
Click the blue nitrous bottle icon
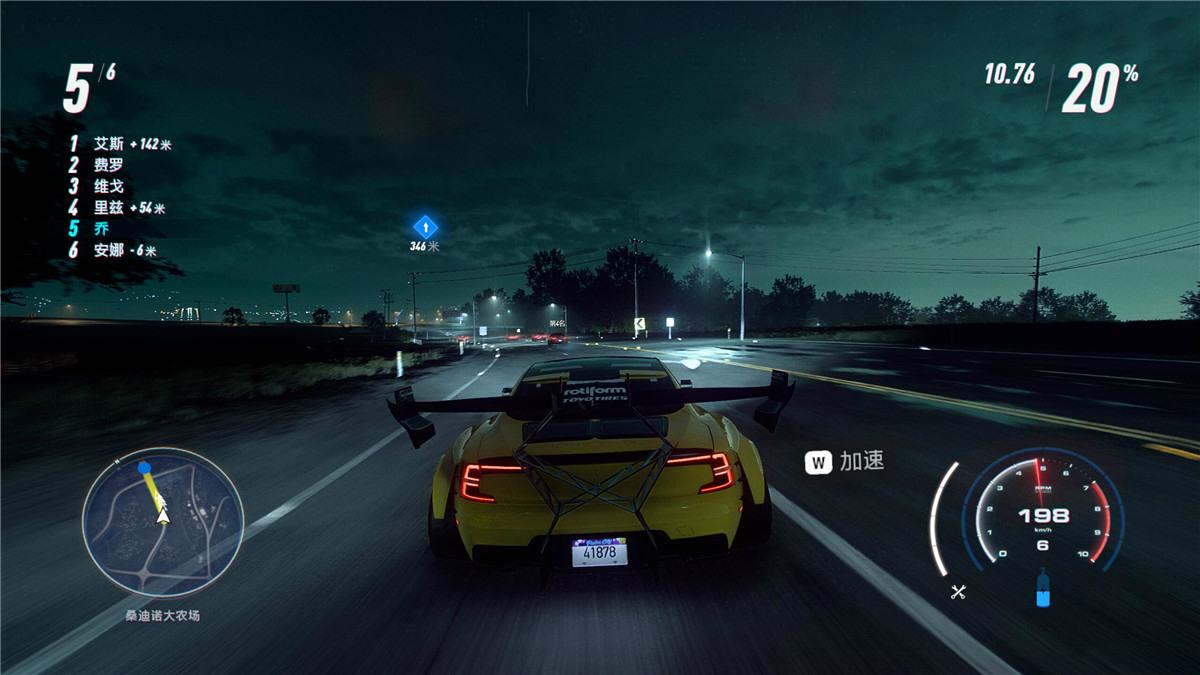pos(1043,588)
